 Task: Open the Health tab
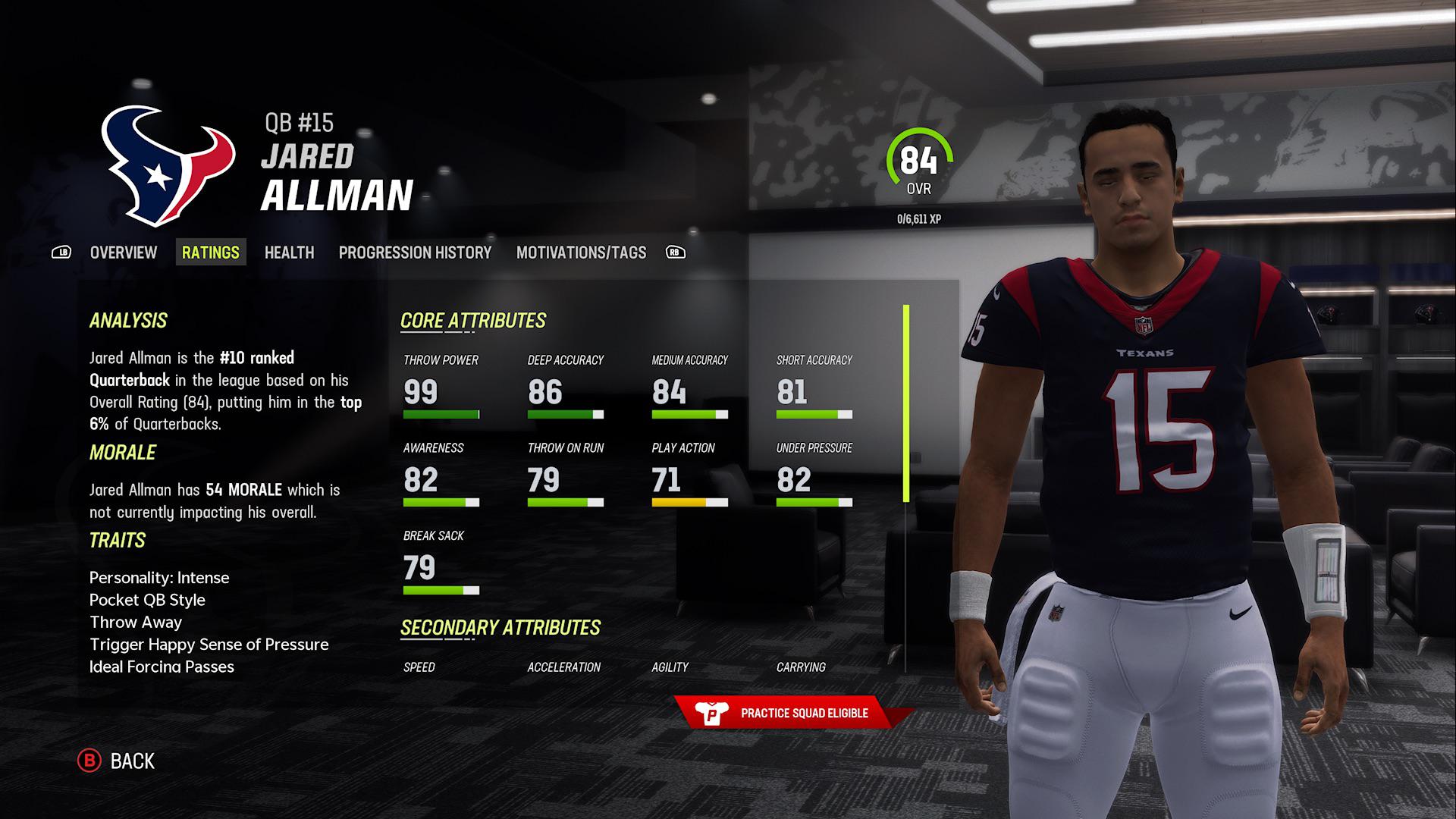pyautogui.click(x=289, y=253)
